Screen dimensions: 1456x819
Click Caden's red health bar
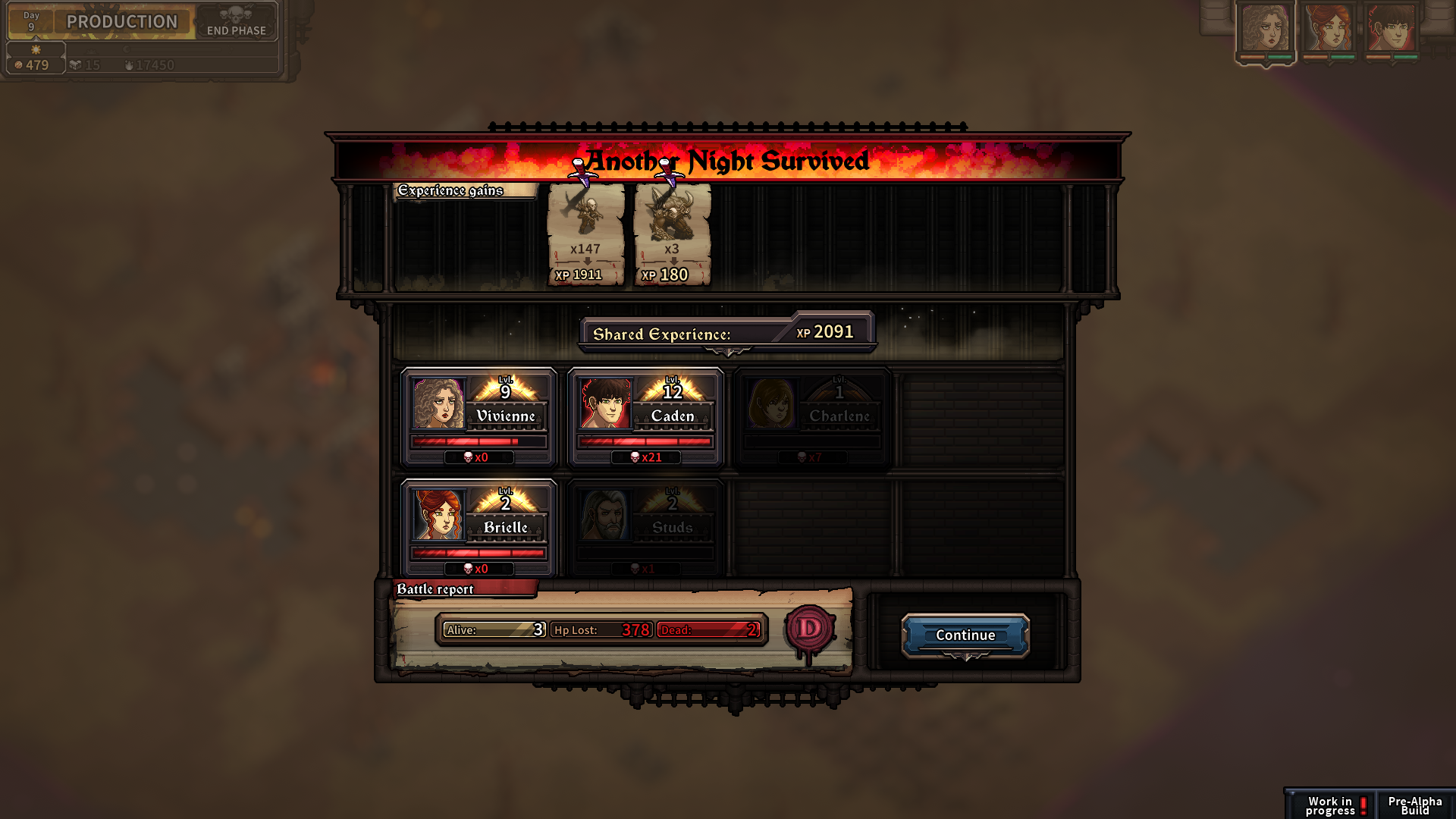pyautogui.click(x=645, y=441)
